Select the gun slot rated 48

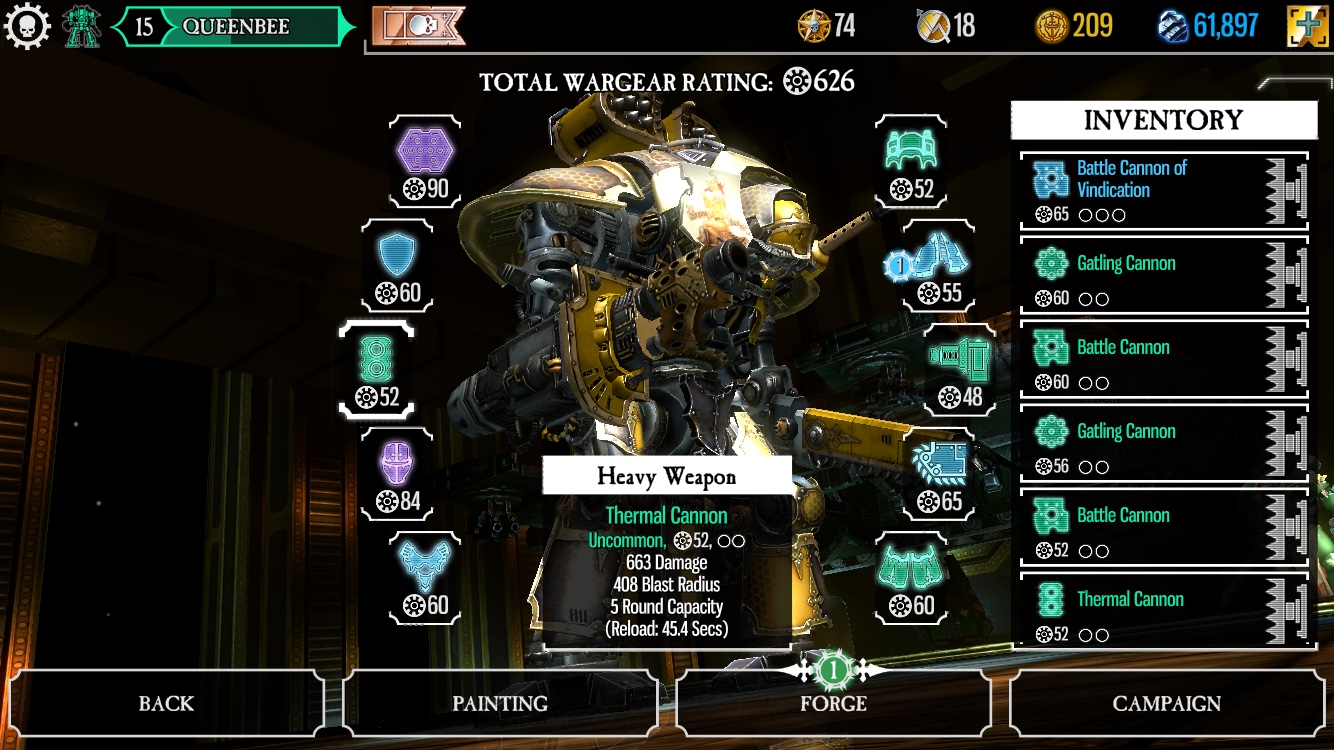[x=958, y=369]
